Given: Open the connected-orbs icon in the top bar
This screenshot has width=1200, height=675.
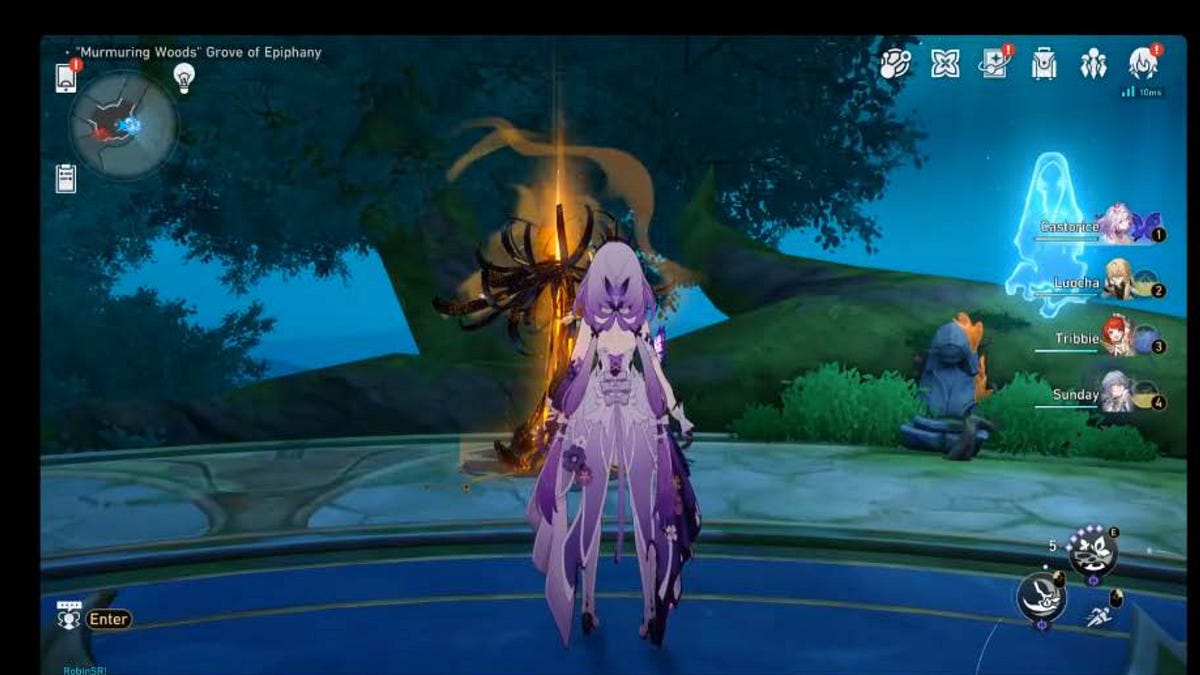Looking at the screenshot, I should click(x=895, y=64).
